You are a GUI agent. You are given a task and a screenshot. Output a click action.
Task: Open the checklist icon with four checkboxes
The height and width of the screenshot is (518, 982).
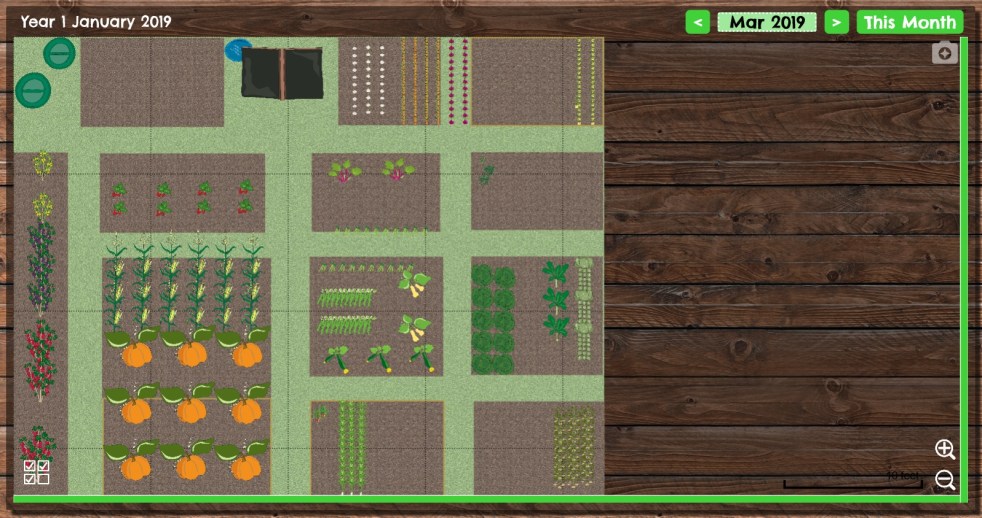pyautogui.click(x=37, y=472)
